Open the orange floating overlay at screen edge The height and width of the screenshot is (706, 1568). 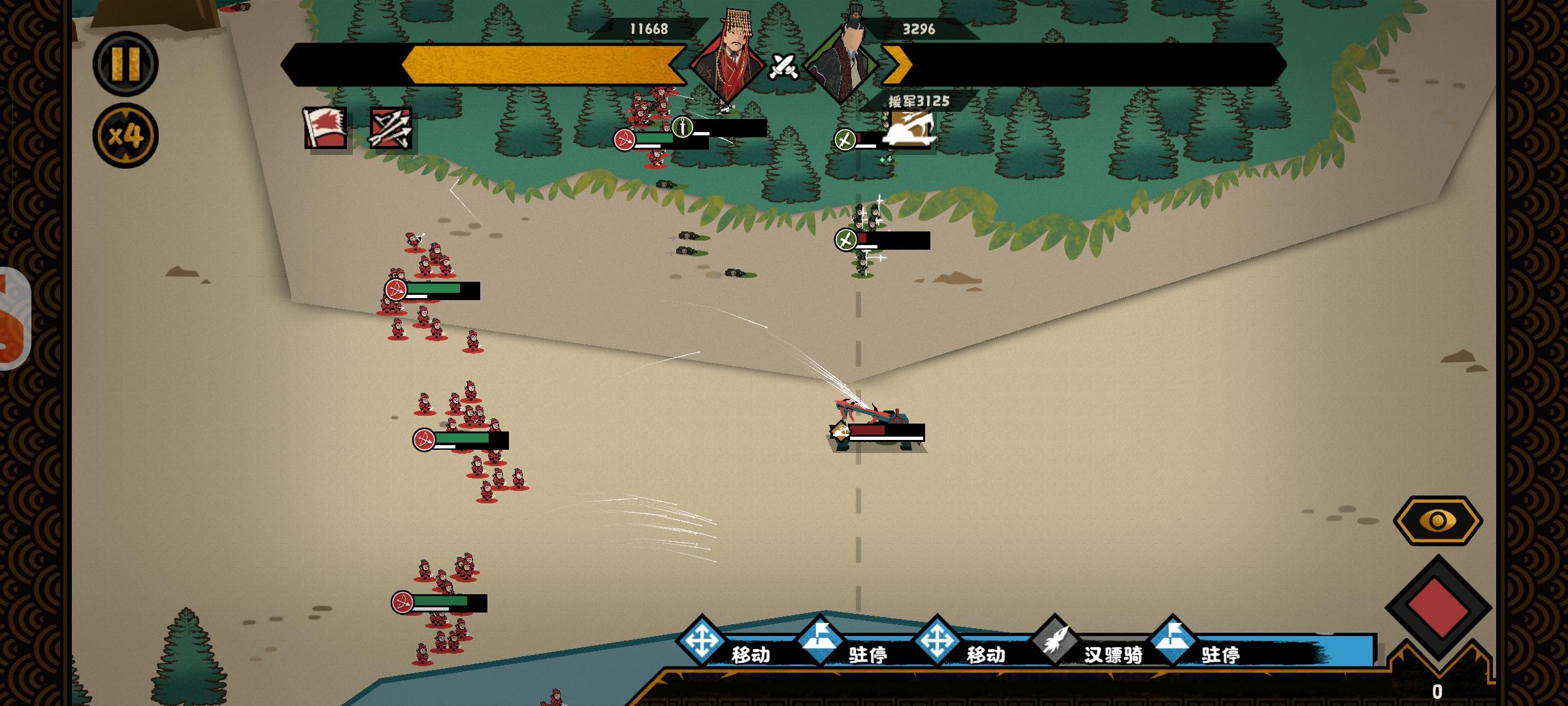pyautogui.click(x=12, y=319)
